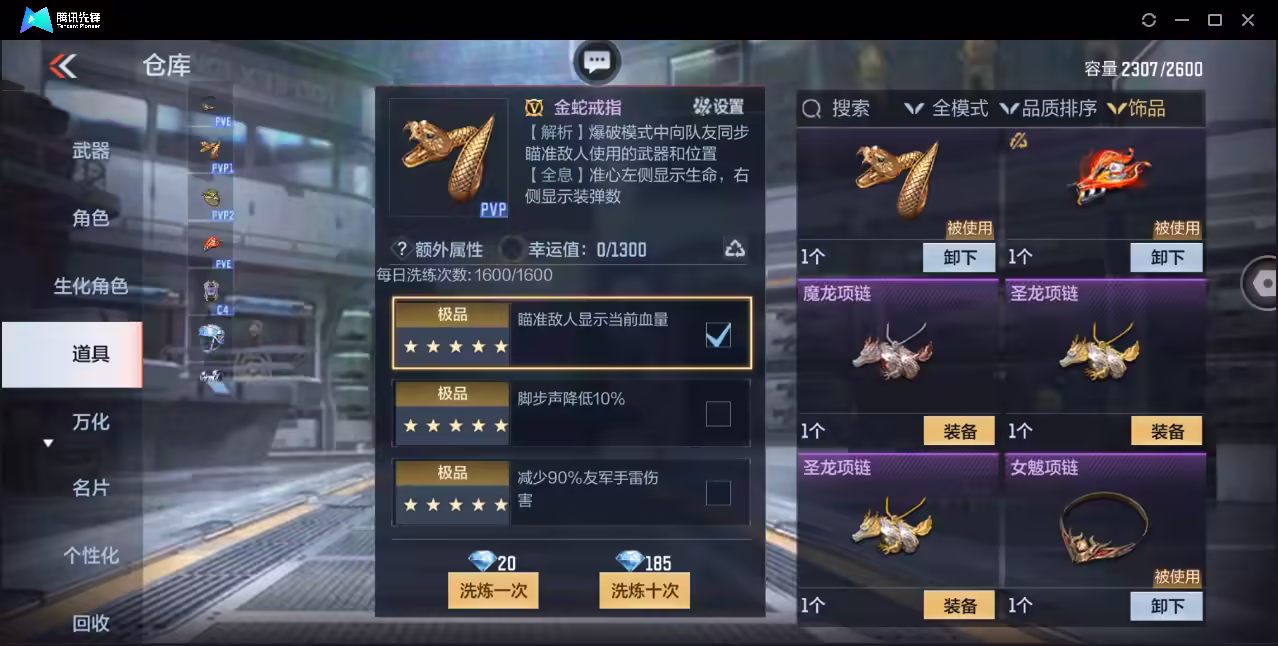1278x646 pixels.
Task: Switch to the 角色 tab
Action: point(90,218)
